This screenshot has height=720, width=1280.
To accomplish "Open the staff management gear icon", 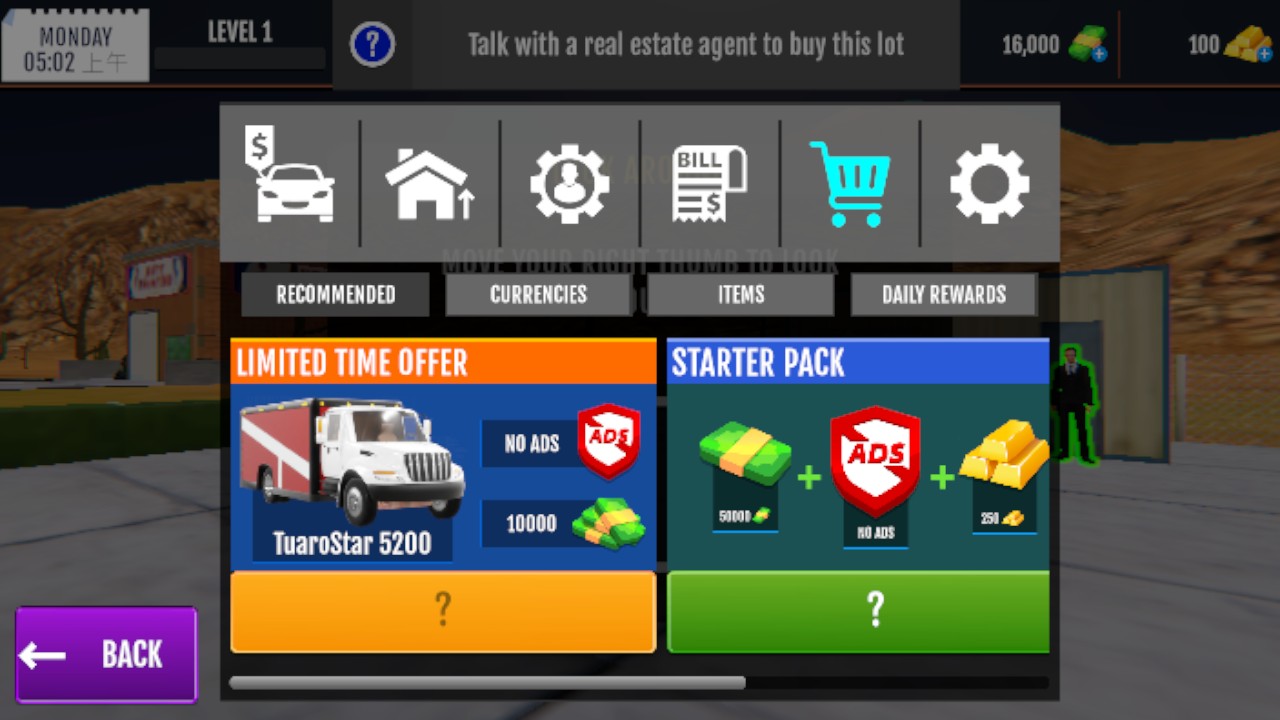I will click(569, 184).
